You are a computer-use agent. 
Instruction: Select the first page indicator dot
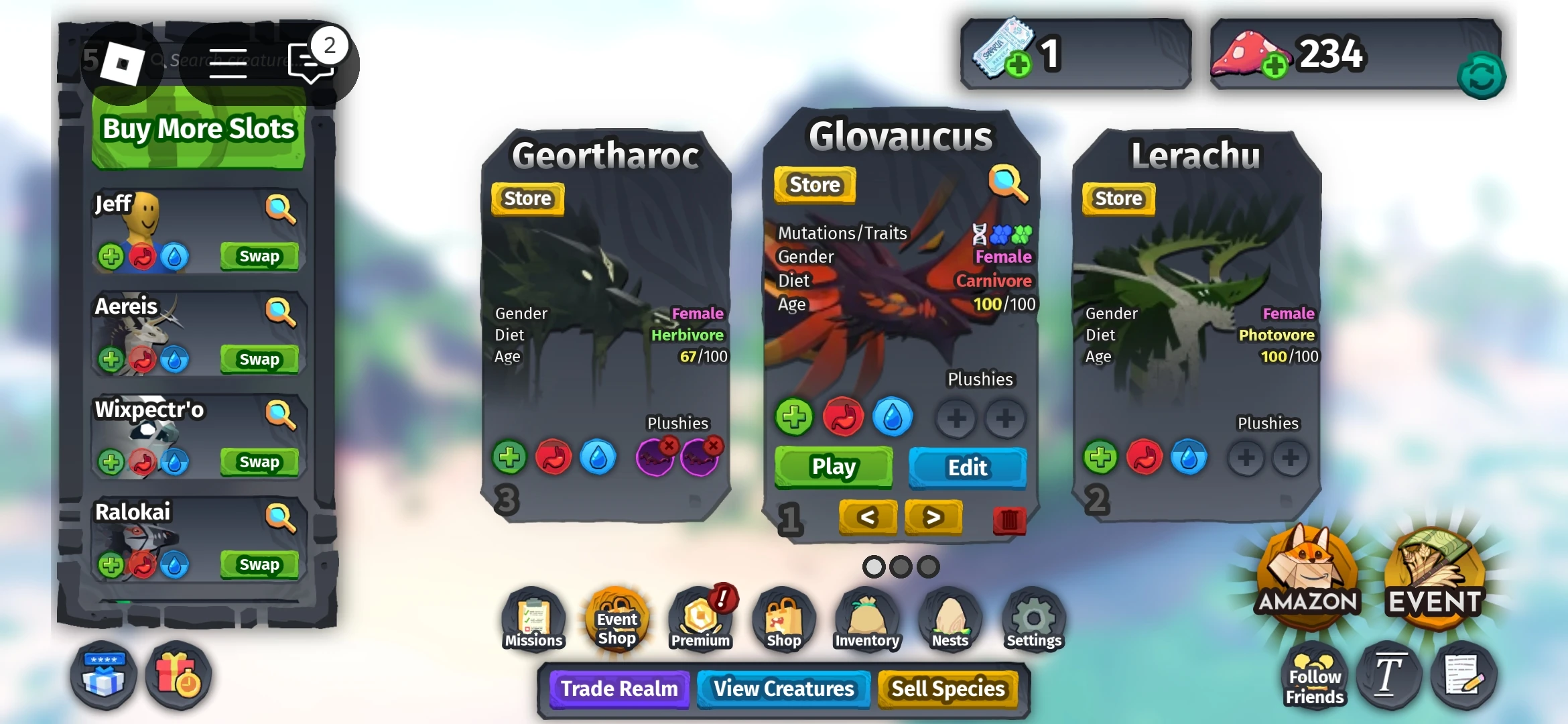point(874,566)
